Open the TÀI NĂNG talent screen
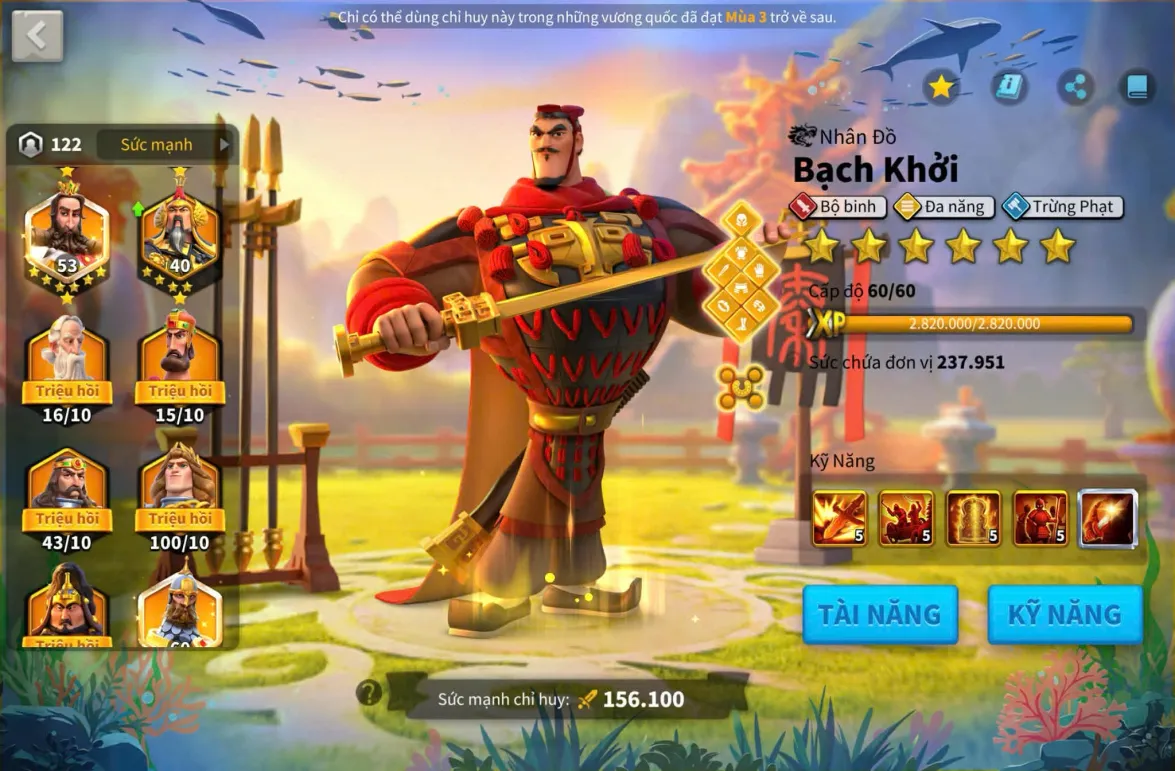 (x=880, y=614)
